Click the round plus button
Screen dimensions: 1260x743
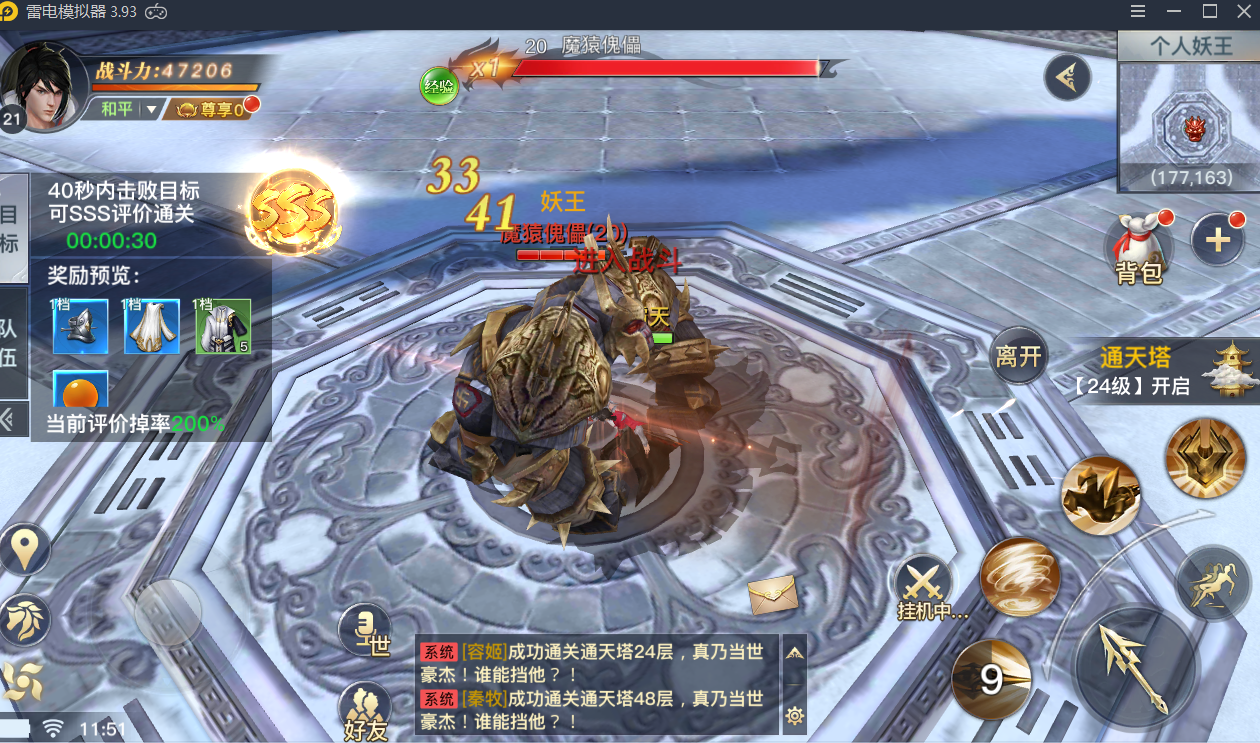(x=1218, y=240)
